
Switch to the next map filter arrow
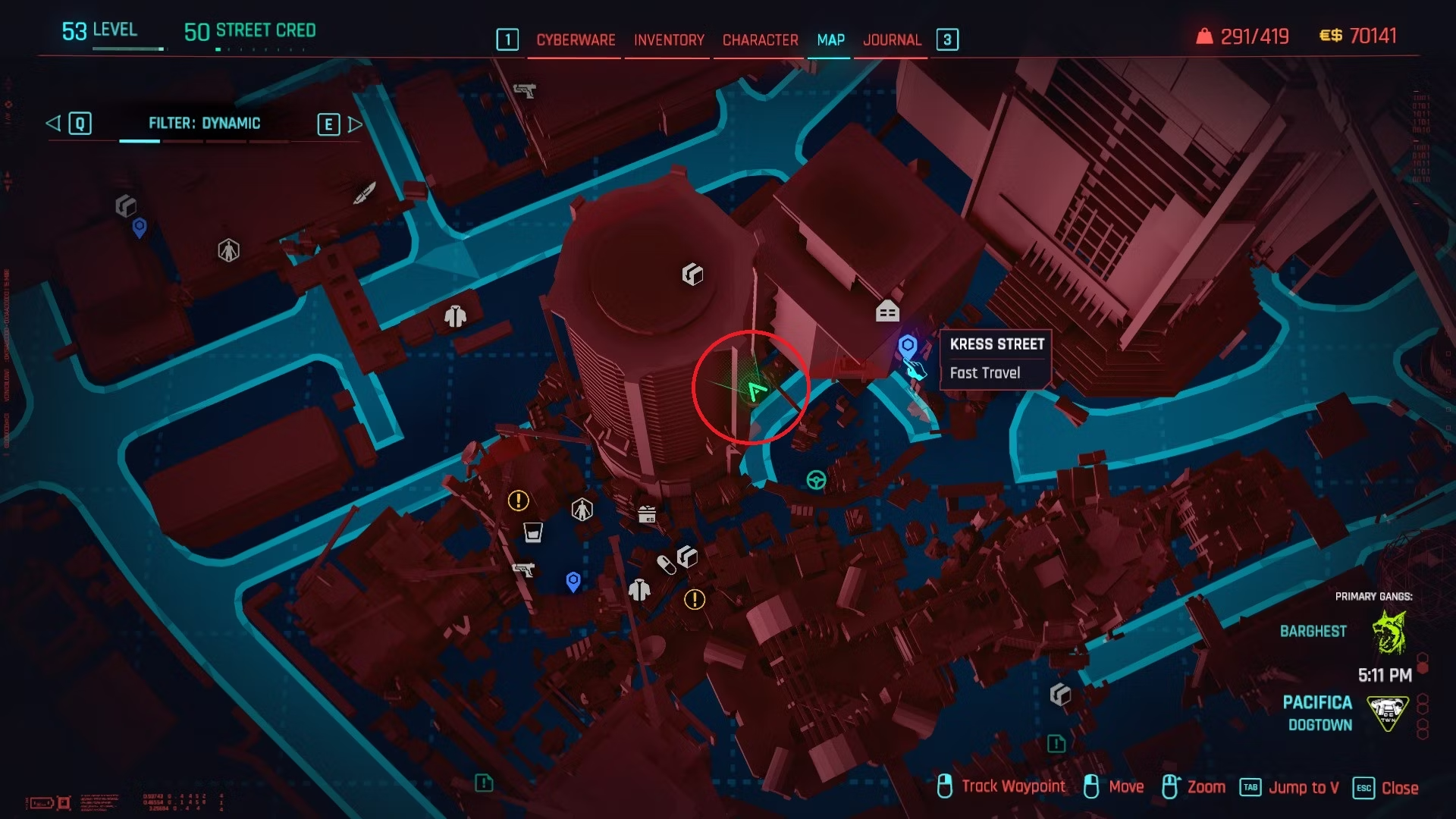tap(355, 124)
